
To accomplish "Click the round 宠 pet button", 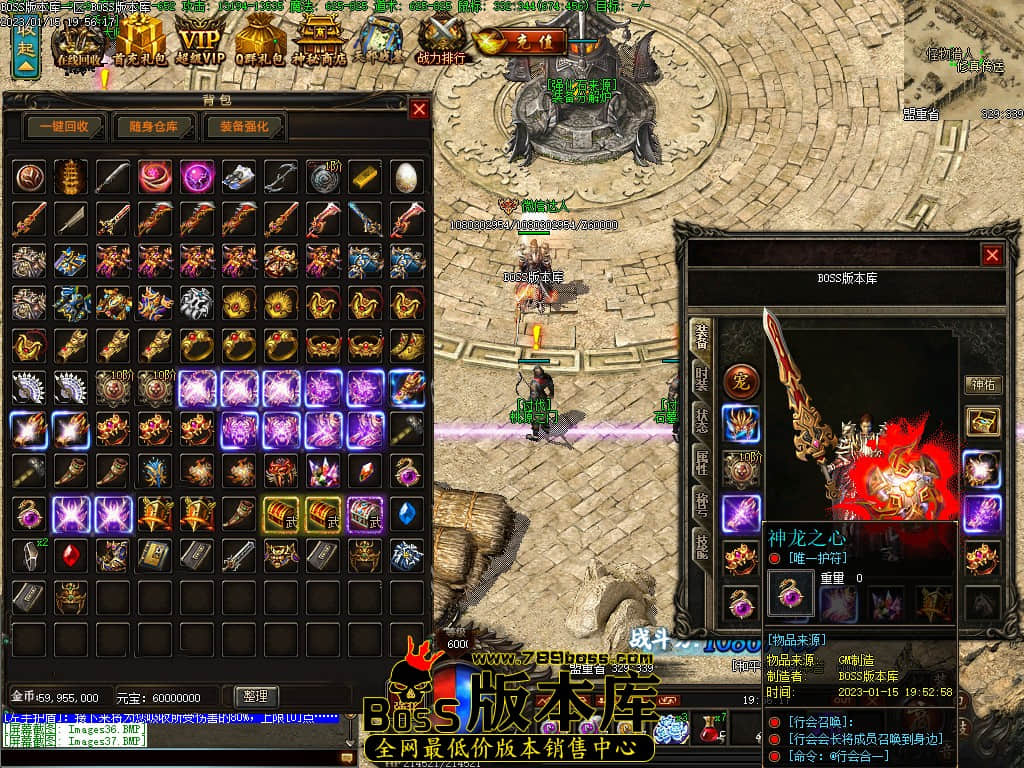I will [x=741, y=381].
